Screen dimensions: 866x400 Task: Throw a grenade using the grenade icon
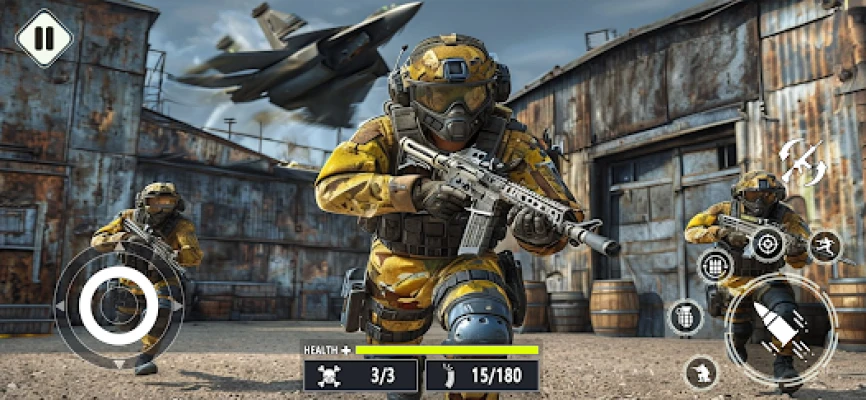[685, 317]
